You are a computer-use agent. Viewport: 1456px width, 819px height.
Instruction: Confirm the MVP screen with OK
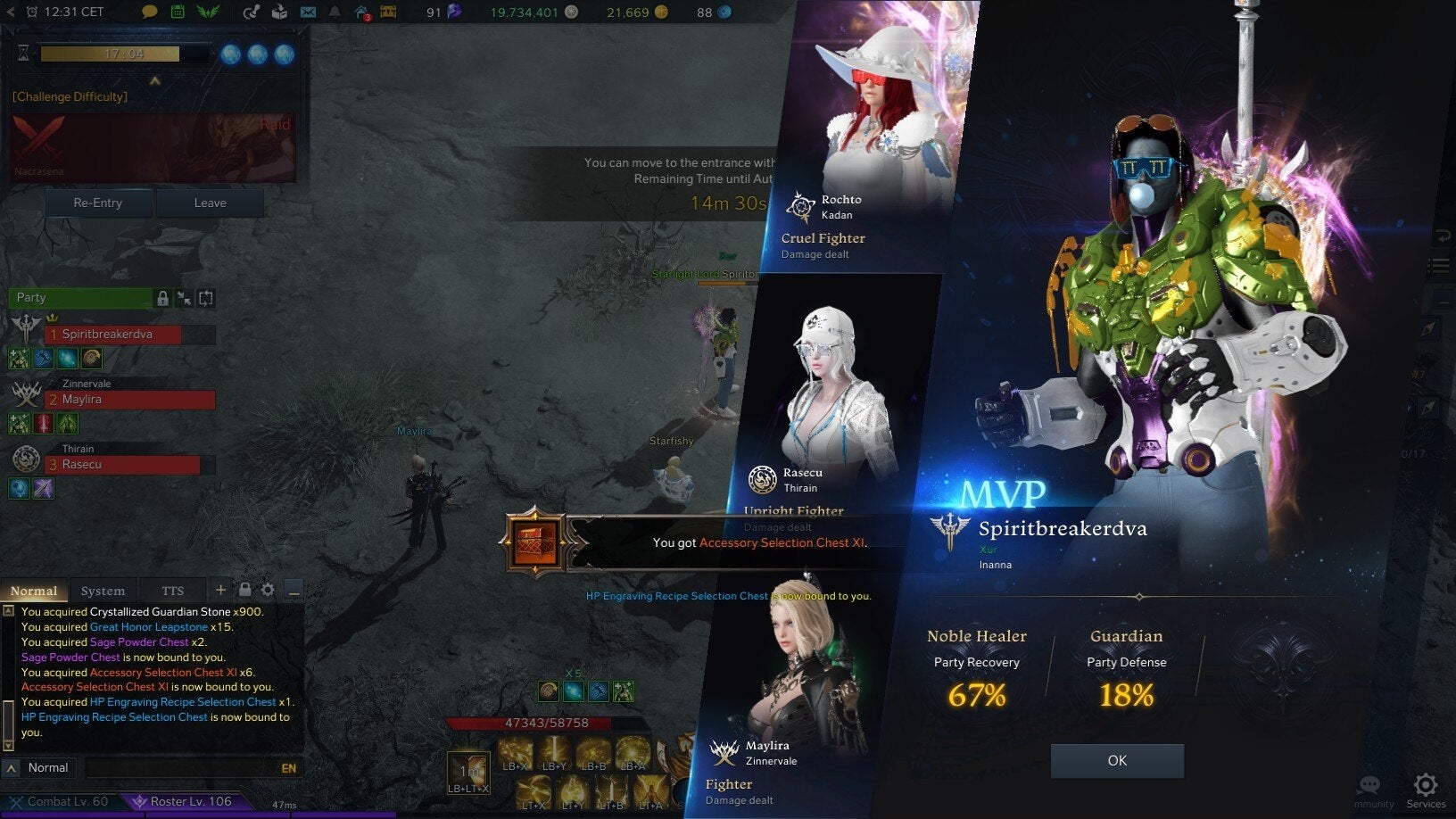coord(1117,761)
